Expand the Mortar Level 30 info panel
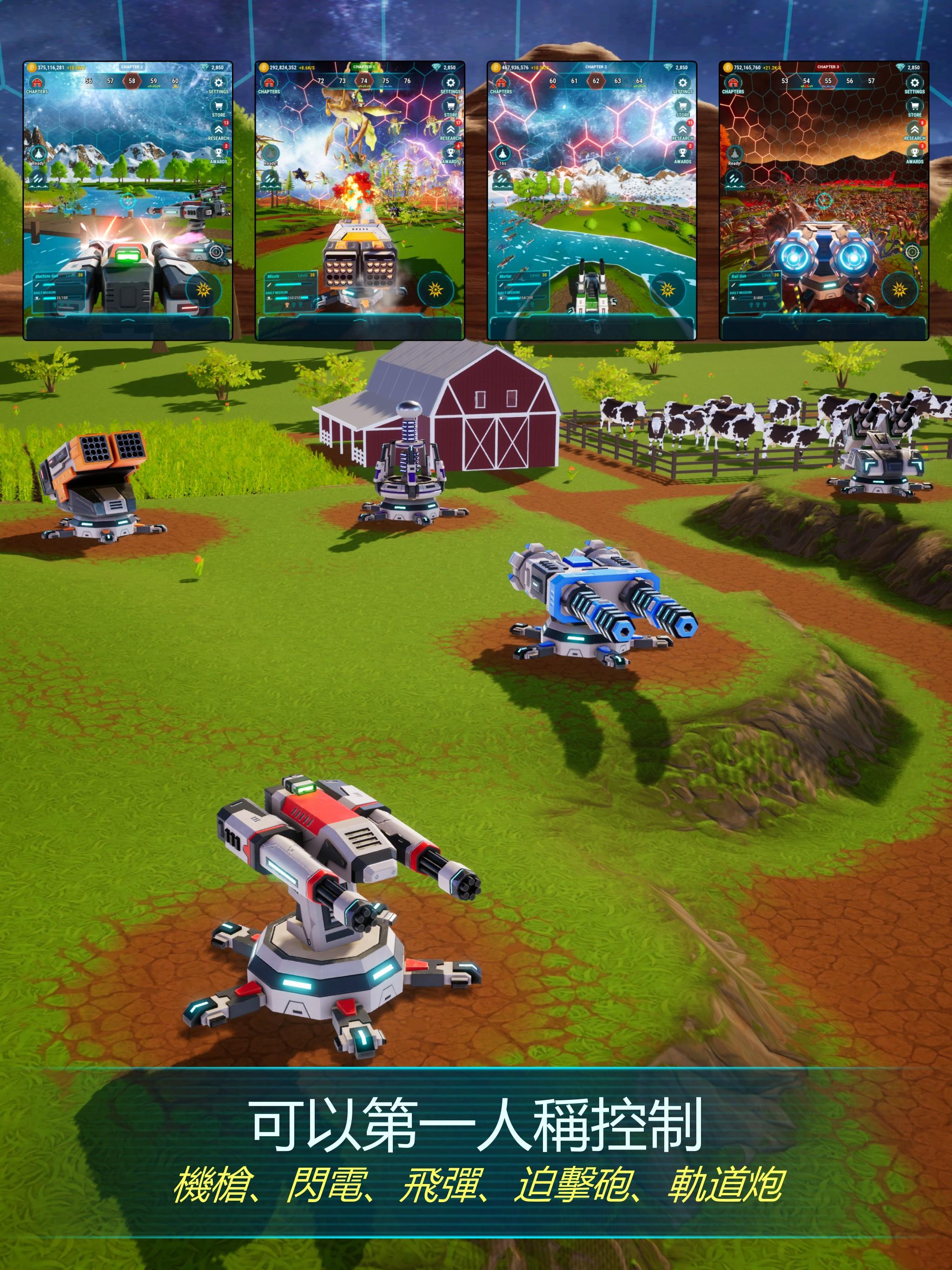 pyautogui.click(x=506, y=276)
